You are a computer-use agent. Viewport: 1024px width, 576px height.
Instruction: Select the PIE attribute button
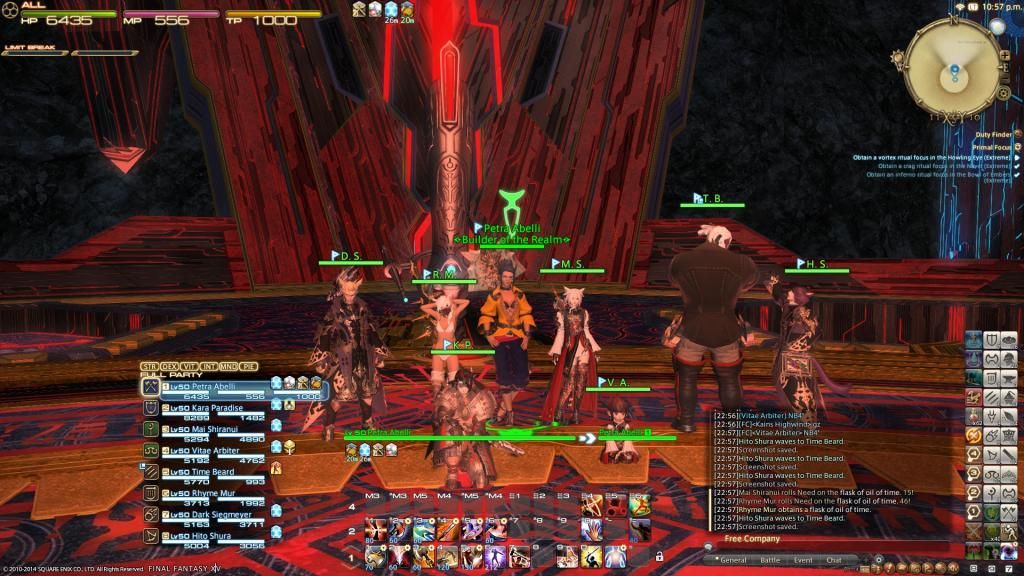click(249, 366)
